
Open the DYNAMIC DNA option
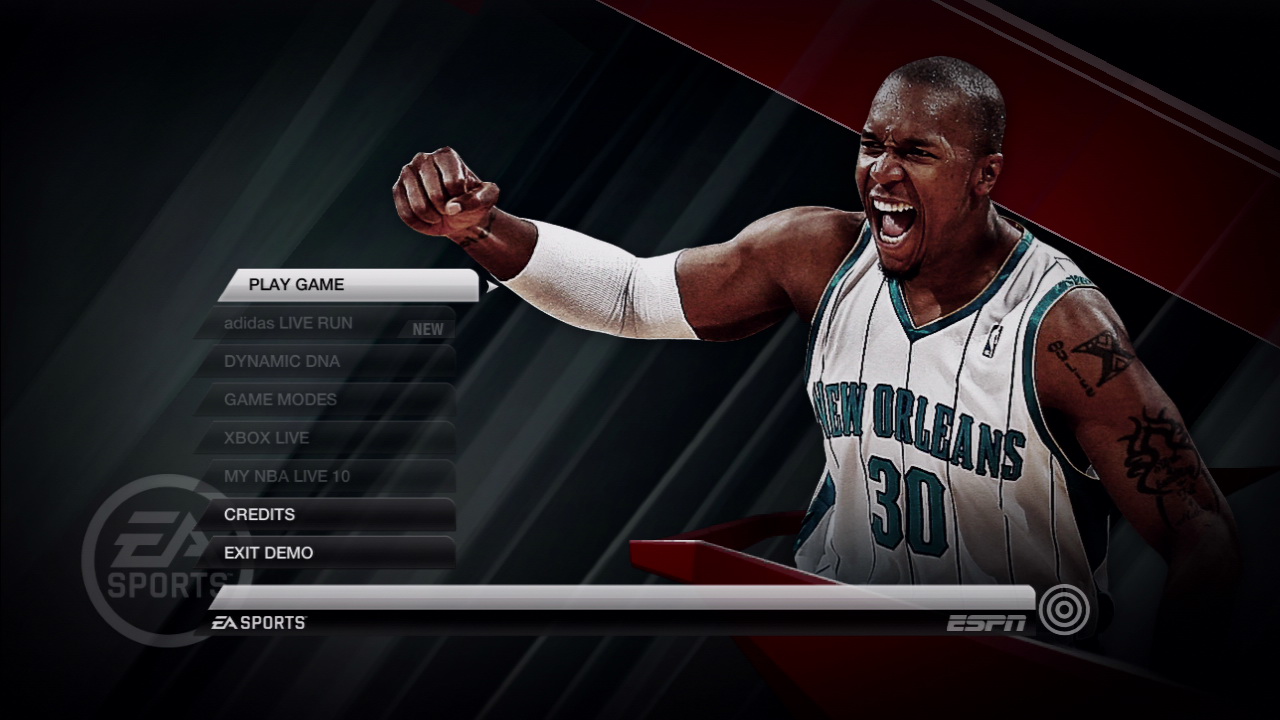[x=282, y=360]
